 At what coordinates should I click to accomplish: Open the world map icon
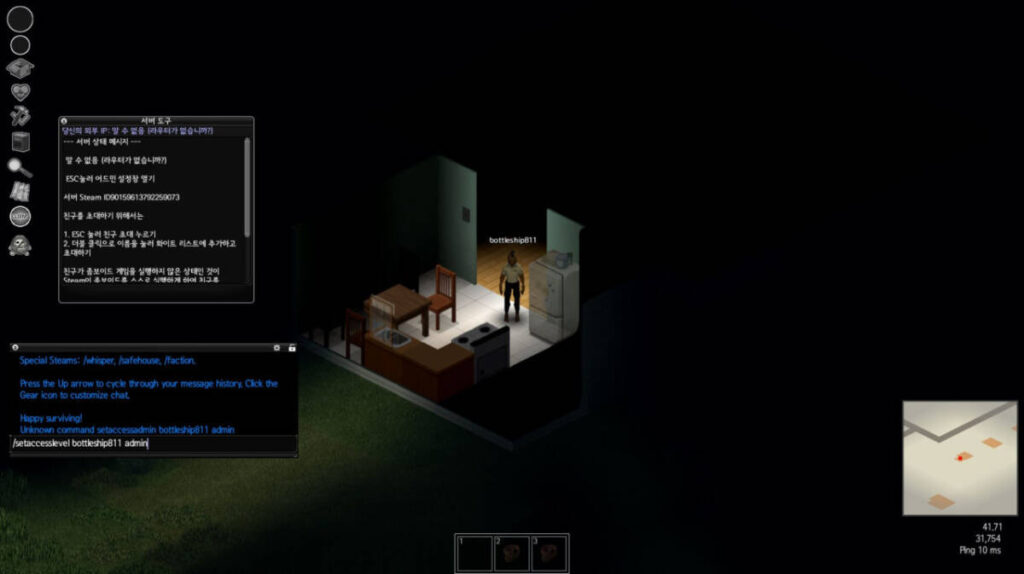20,191
